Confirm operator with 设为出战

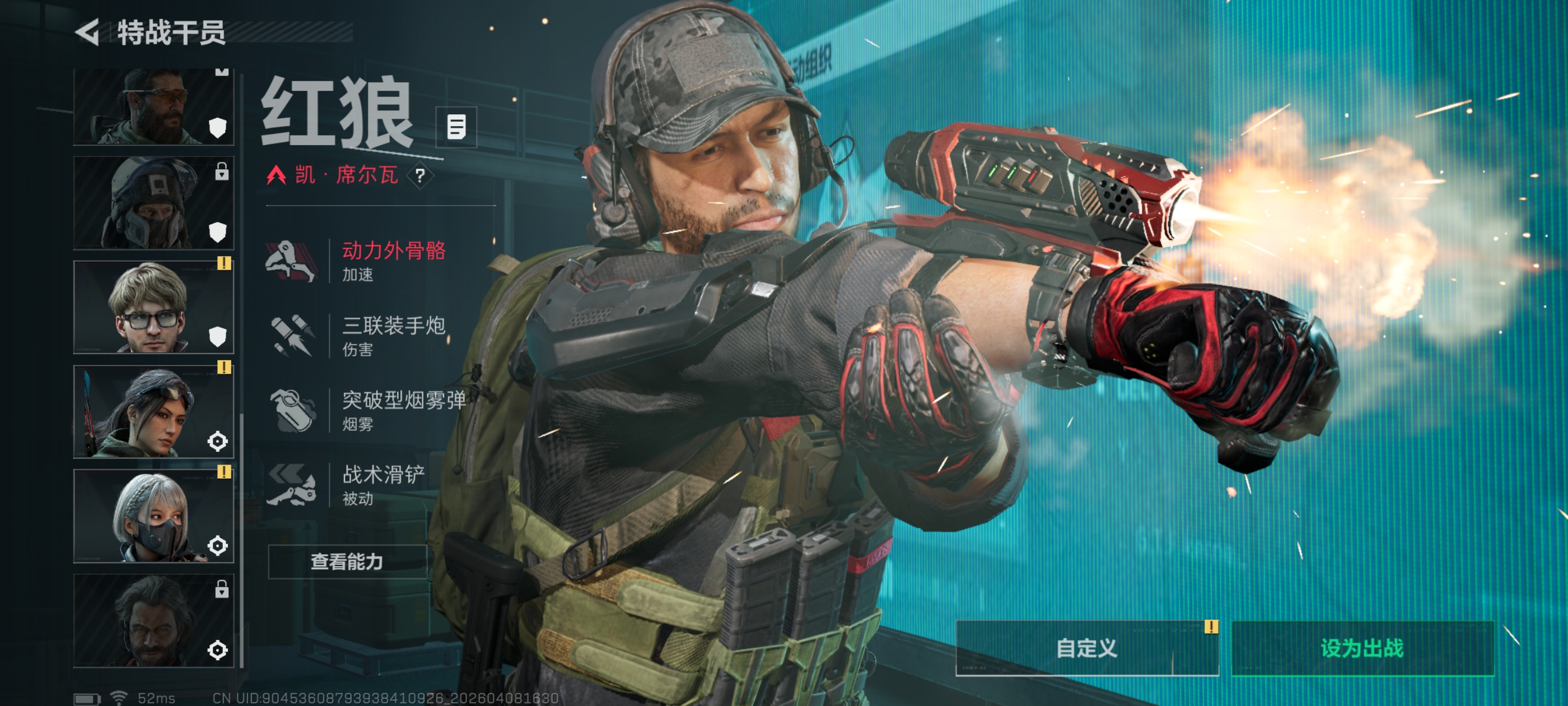coord(1362,648)
